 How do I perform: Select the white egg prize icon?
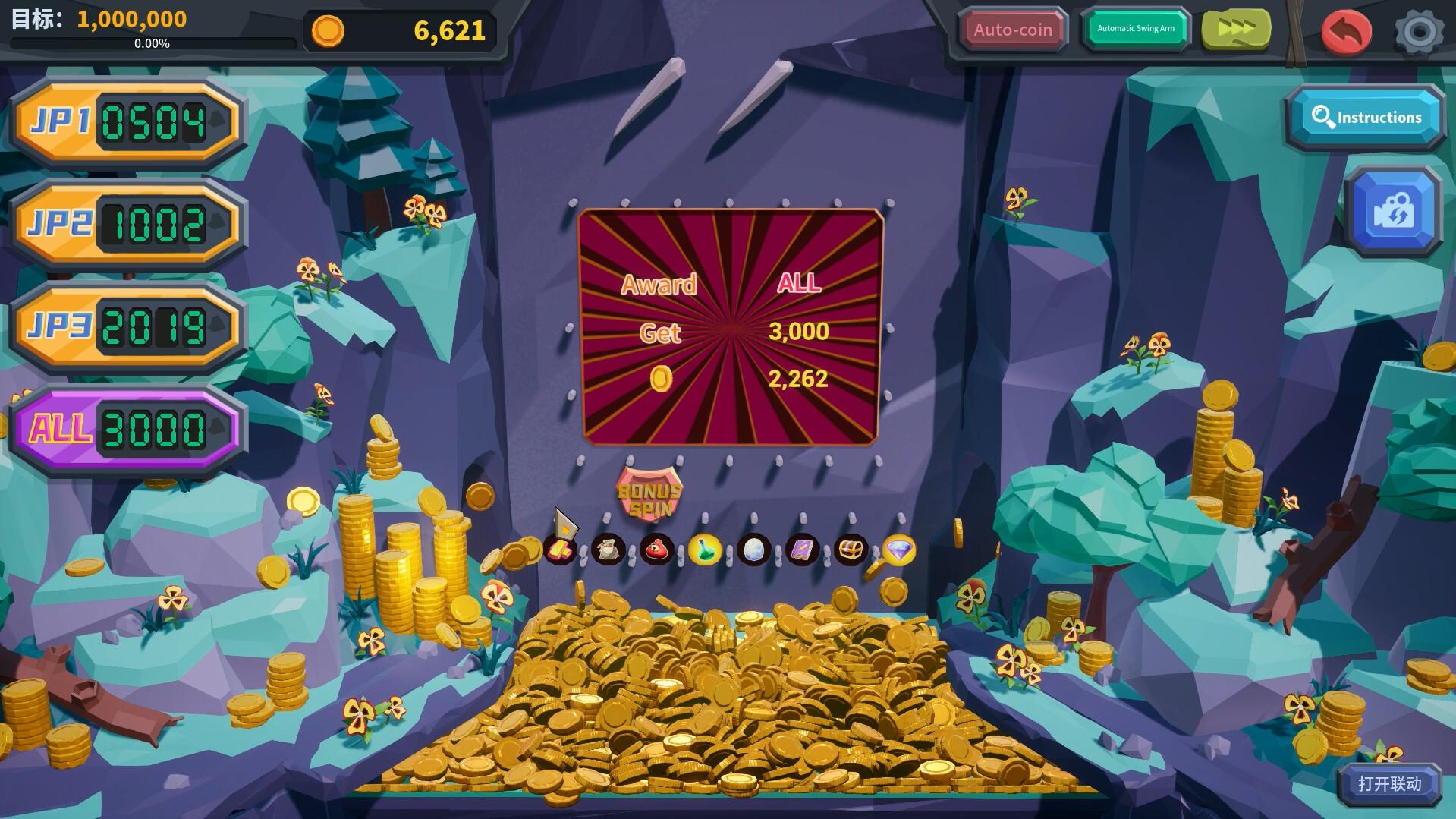coord(753,548)
